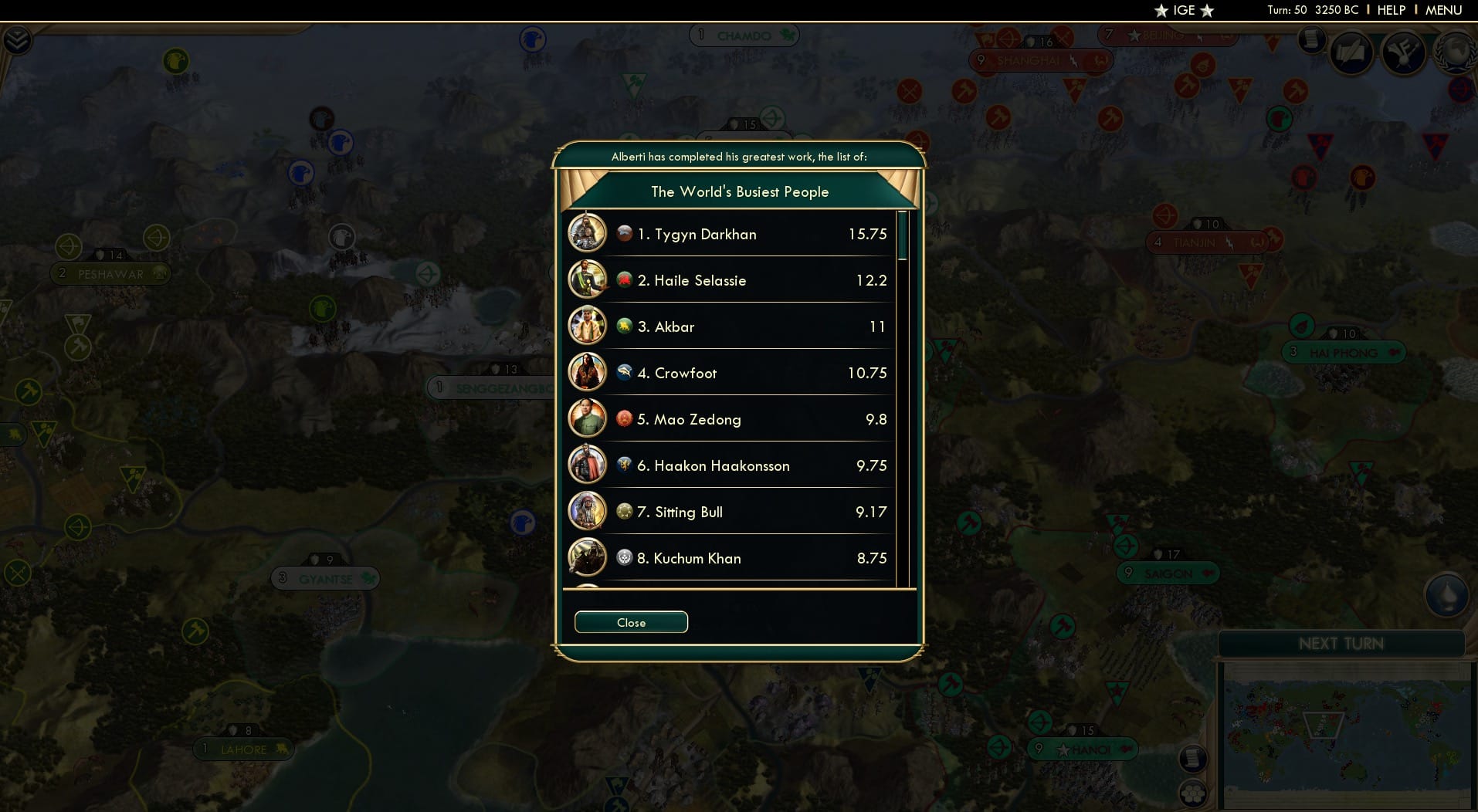The image size is (1478, 812).
Task: Click Crowfoot's leader portrait
Action: pos(588,371)
